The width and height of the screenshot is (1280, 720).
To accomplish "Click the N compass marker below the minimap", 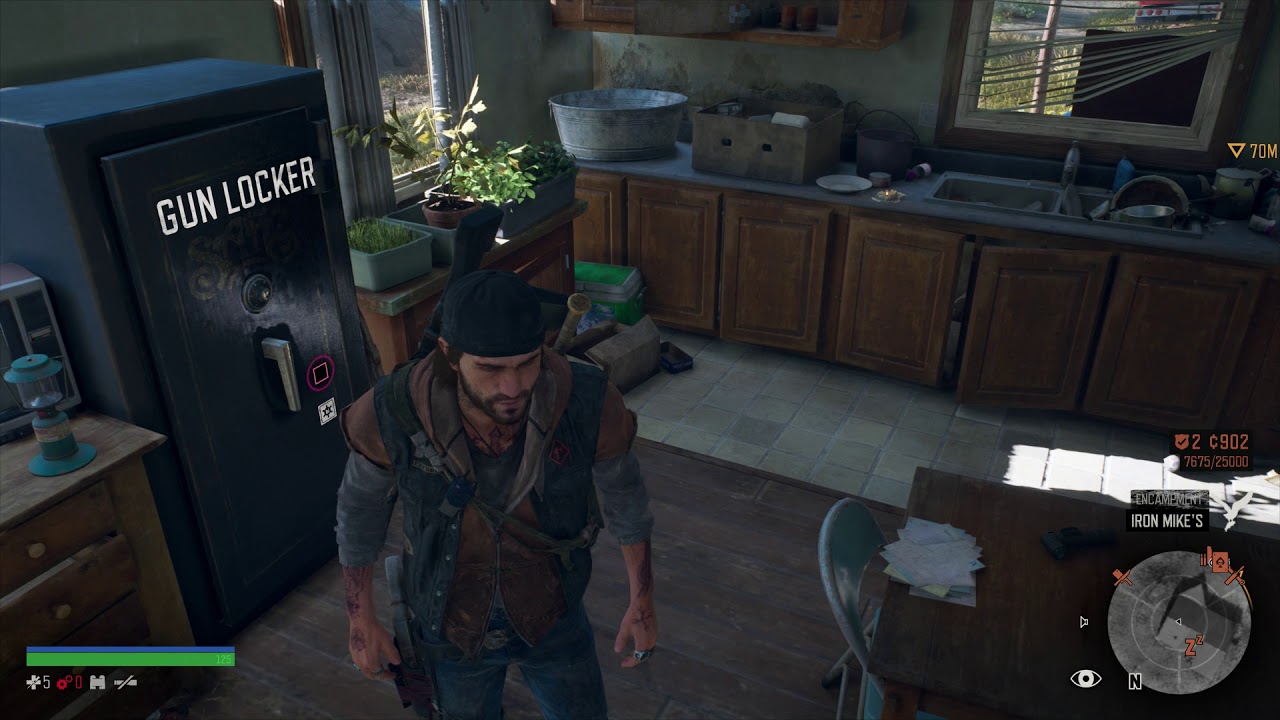I will (1135, 681).
